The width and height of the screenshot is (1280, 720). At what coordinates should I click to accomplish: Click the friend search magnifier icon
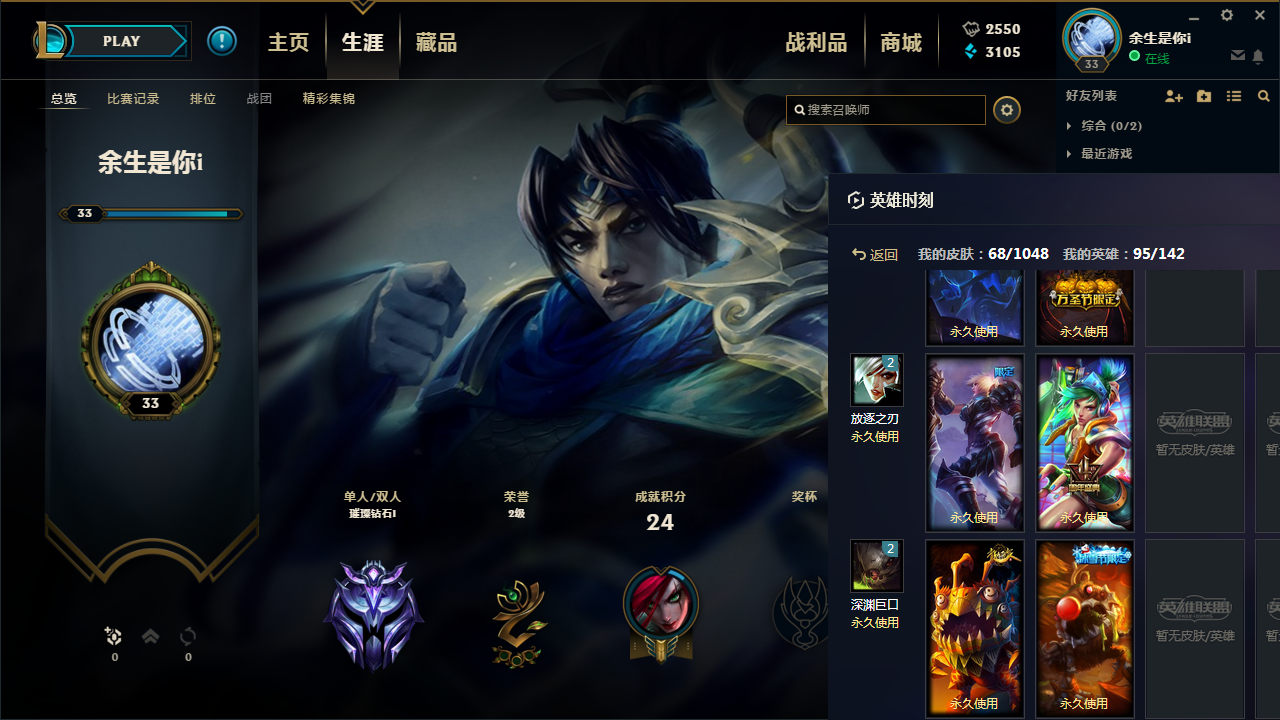[x=1263, y=96]
